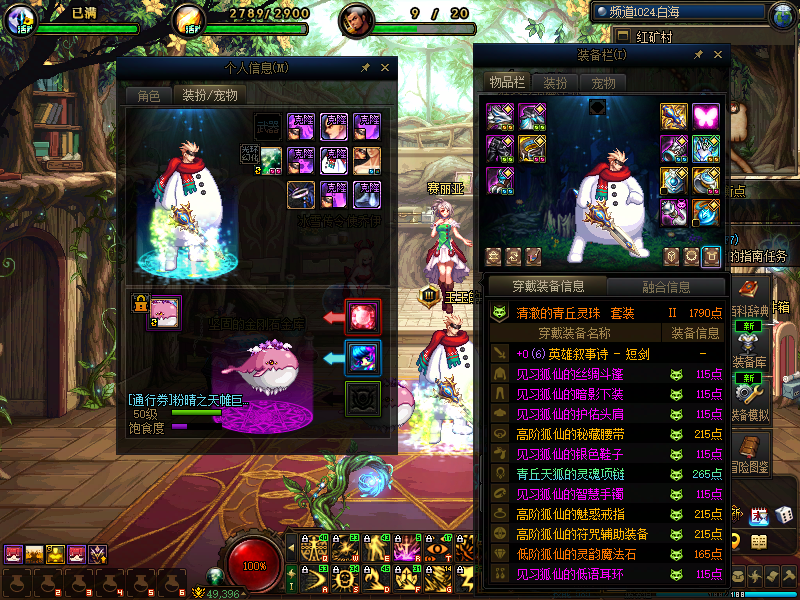Select the blue-haired figure pet equipment slot

[x=362, y=357]
